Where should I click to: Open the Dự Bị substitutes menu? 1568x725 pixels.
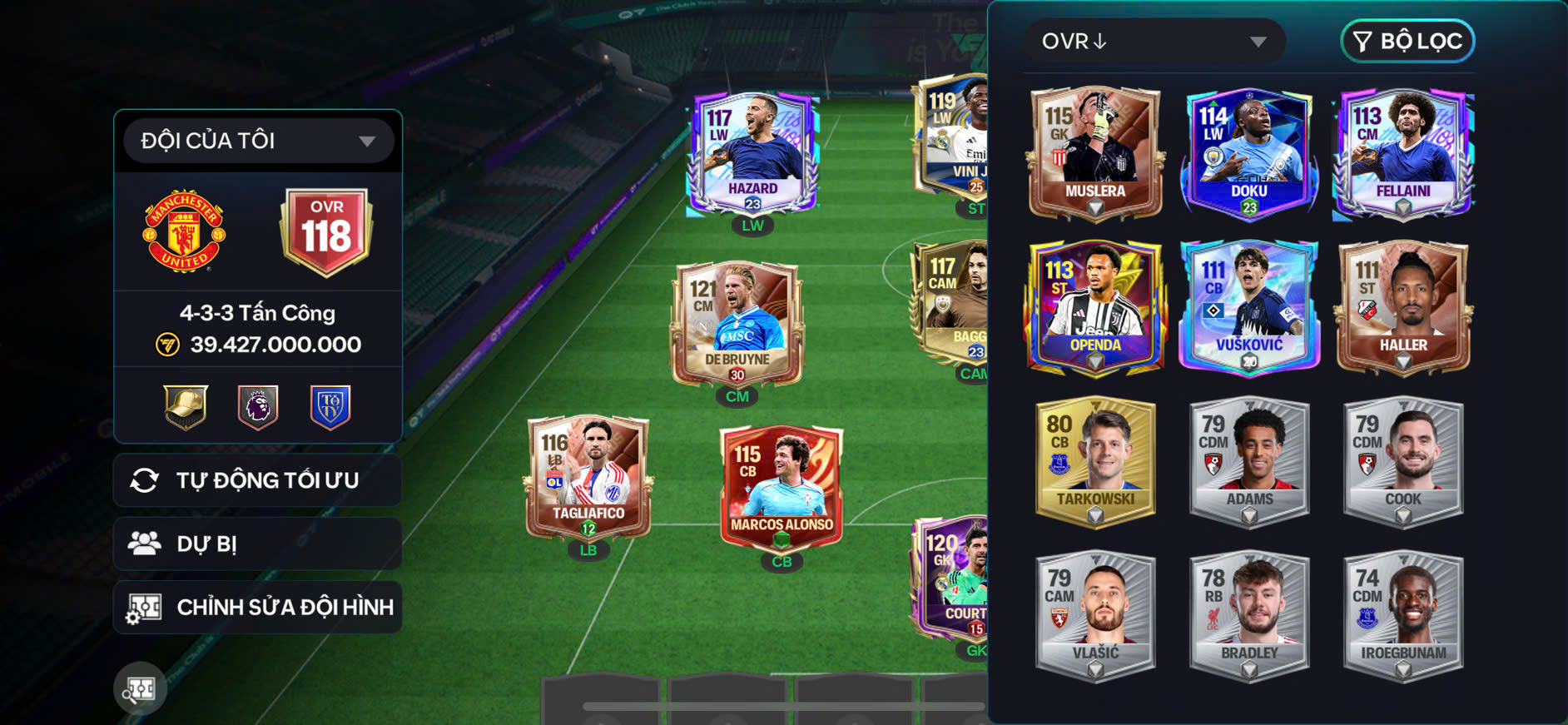pos(258,544)
